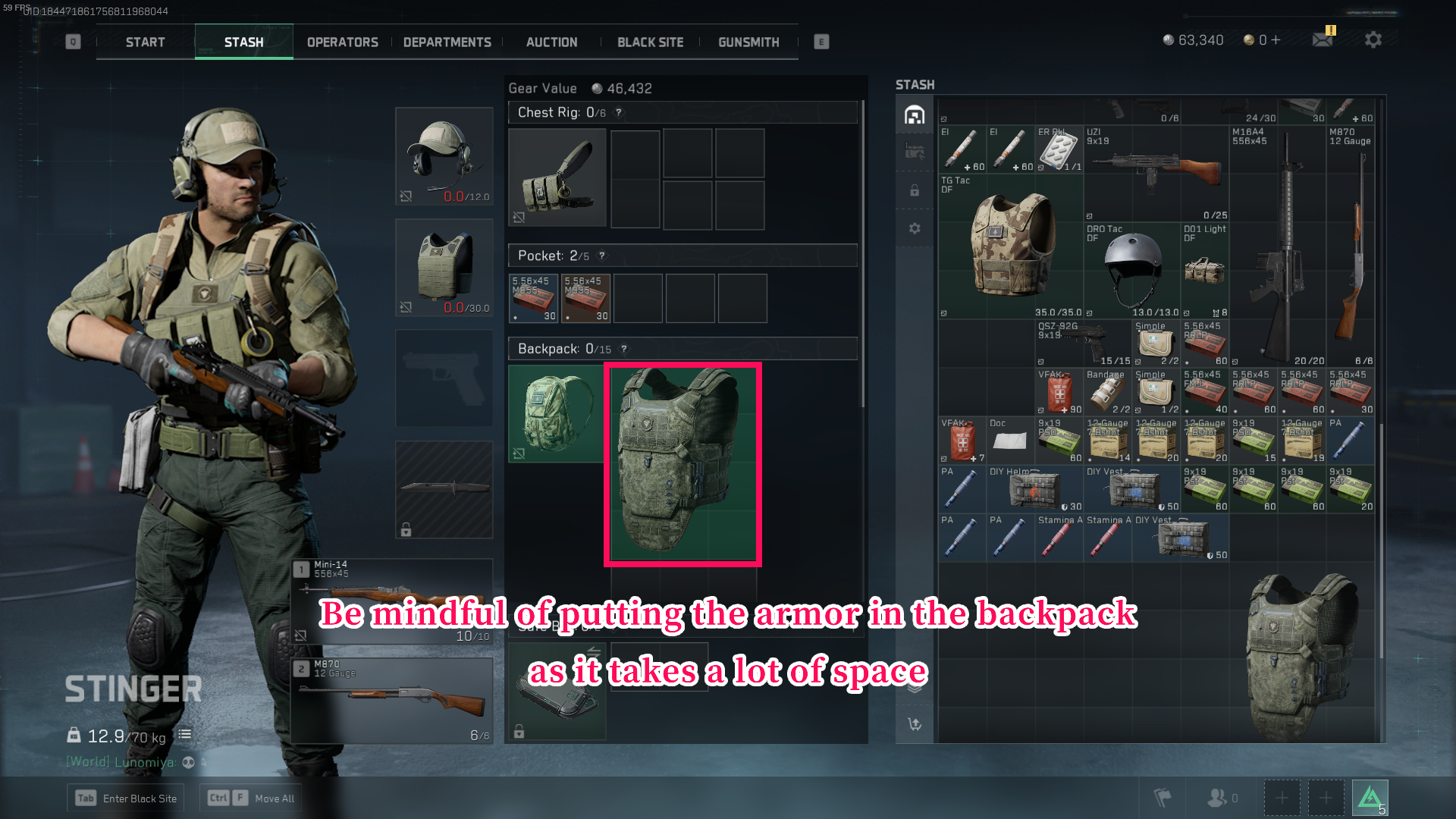Screen dimensions: 1456x819
Task: Toggle the discard marker on the helmet slot
Action: click(x=406, y=196)
